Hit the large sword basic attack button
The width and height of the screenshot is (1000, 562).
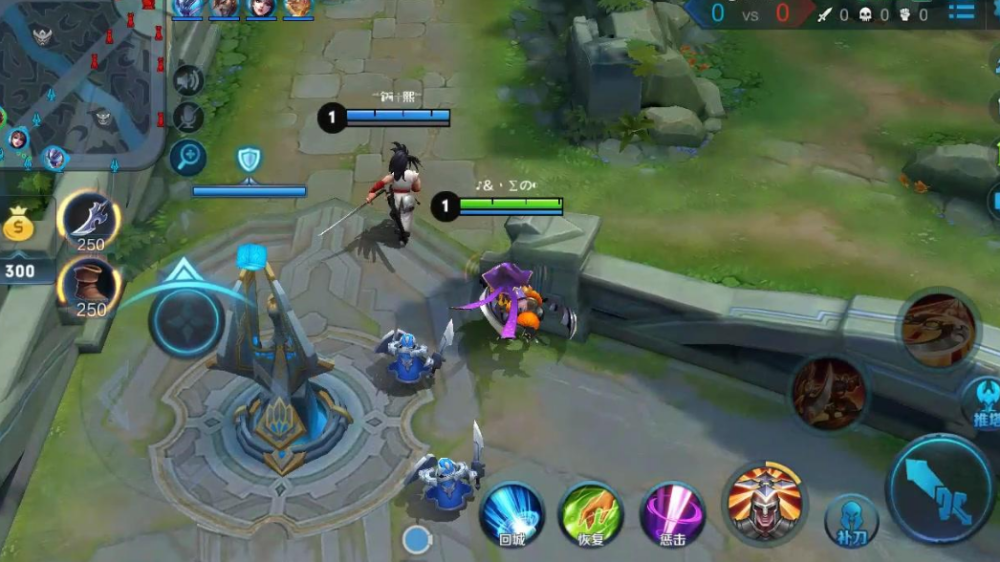(x=941, y=489)
